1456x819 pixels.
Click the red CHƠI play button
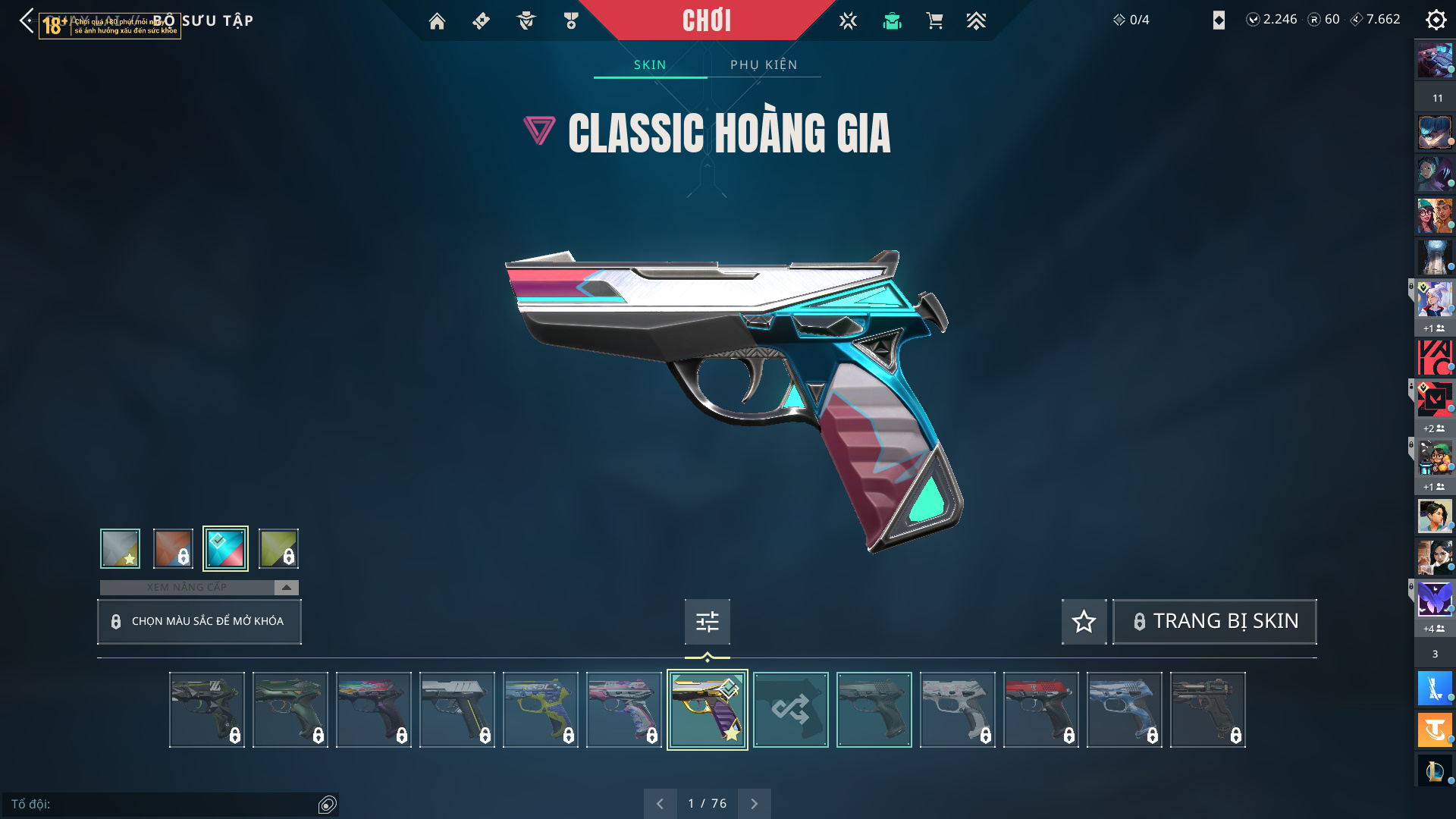706,20
